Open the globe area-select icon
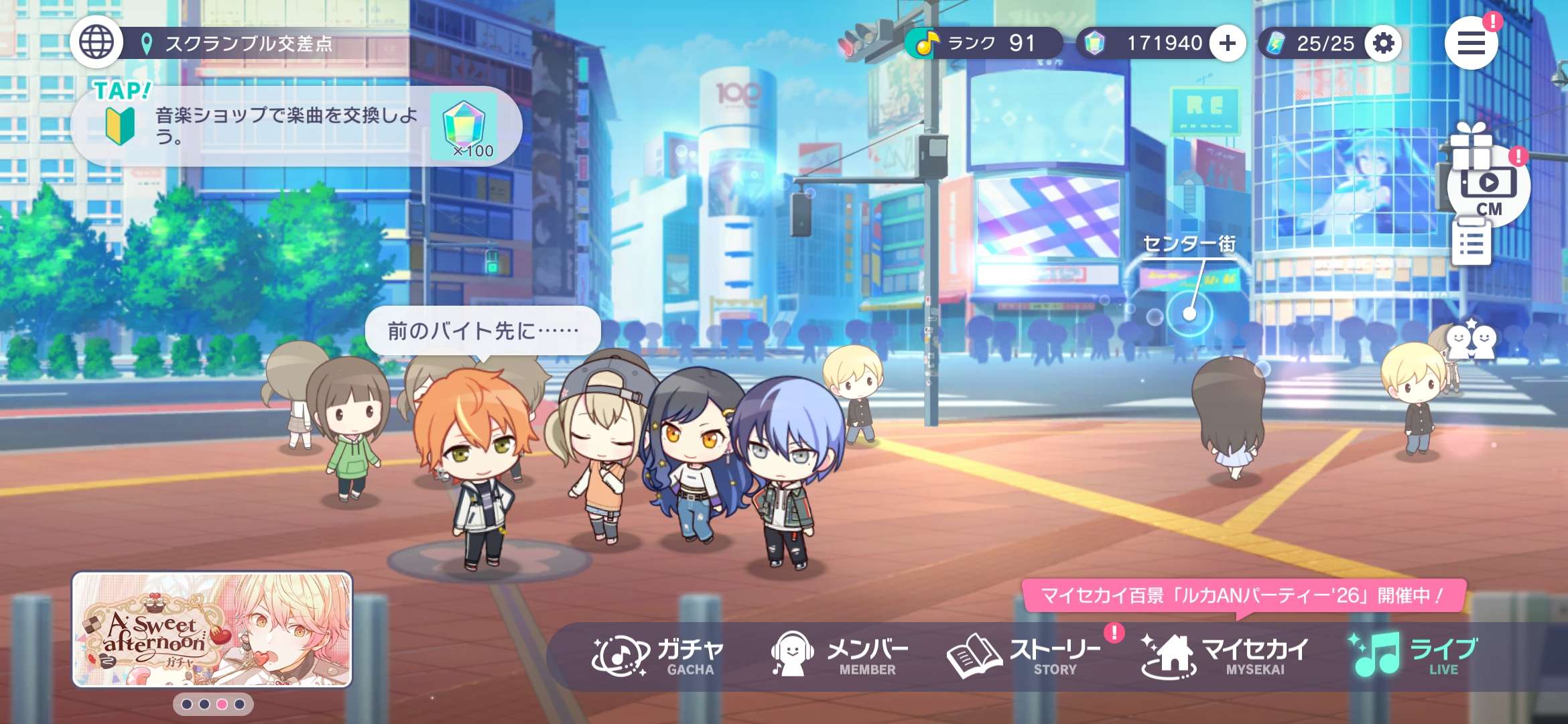 pos(96,42)
